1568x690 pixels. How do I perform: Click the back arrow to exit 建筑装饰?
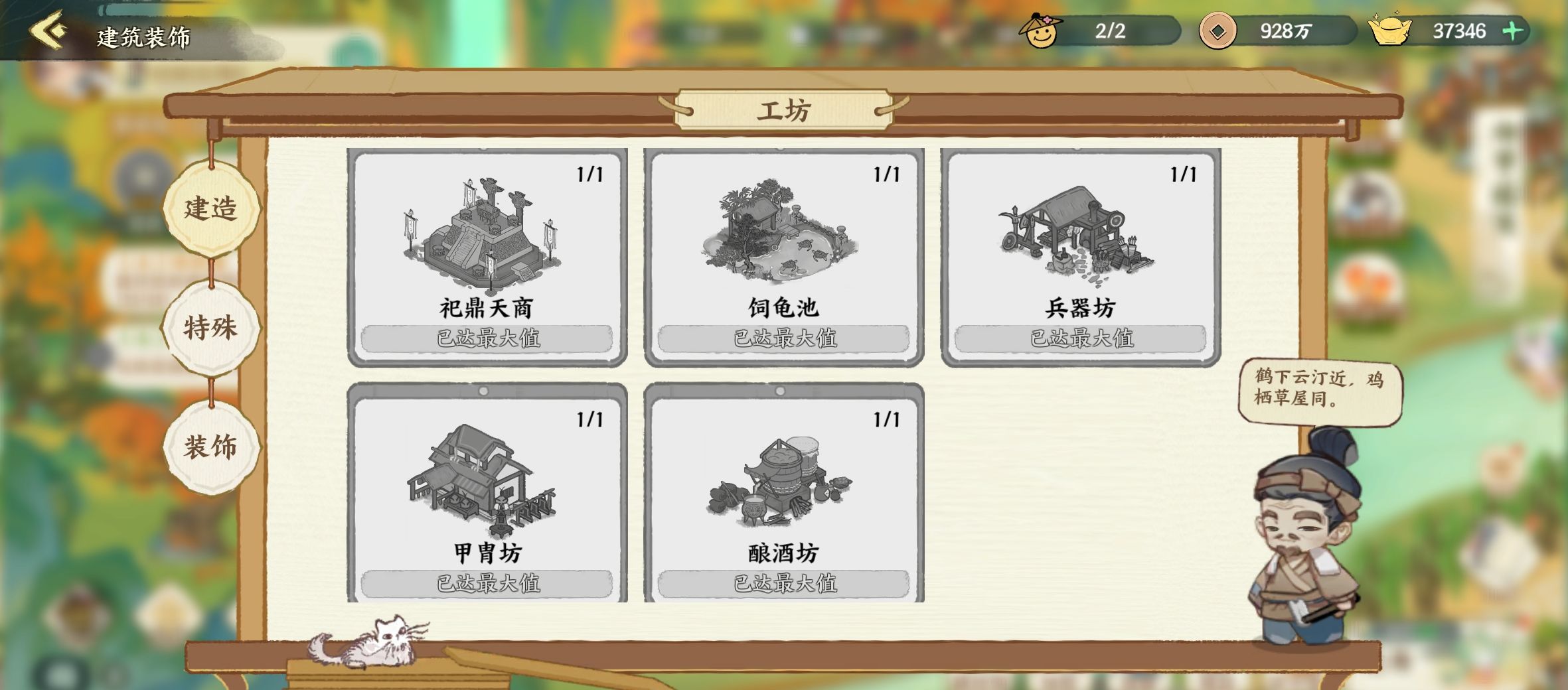click(x=46, y=31)
